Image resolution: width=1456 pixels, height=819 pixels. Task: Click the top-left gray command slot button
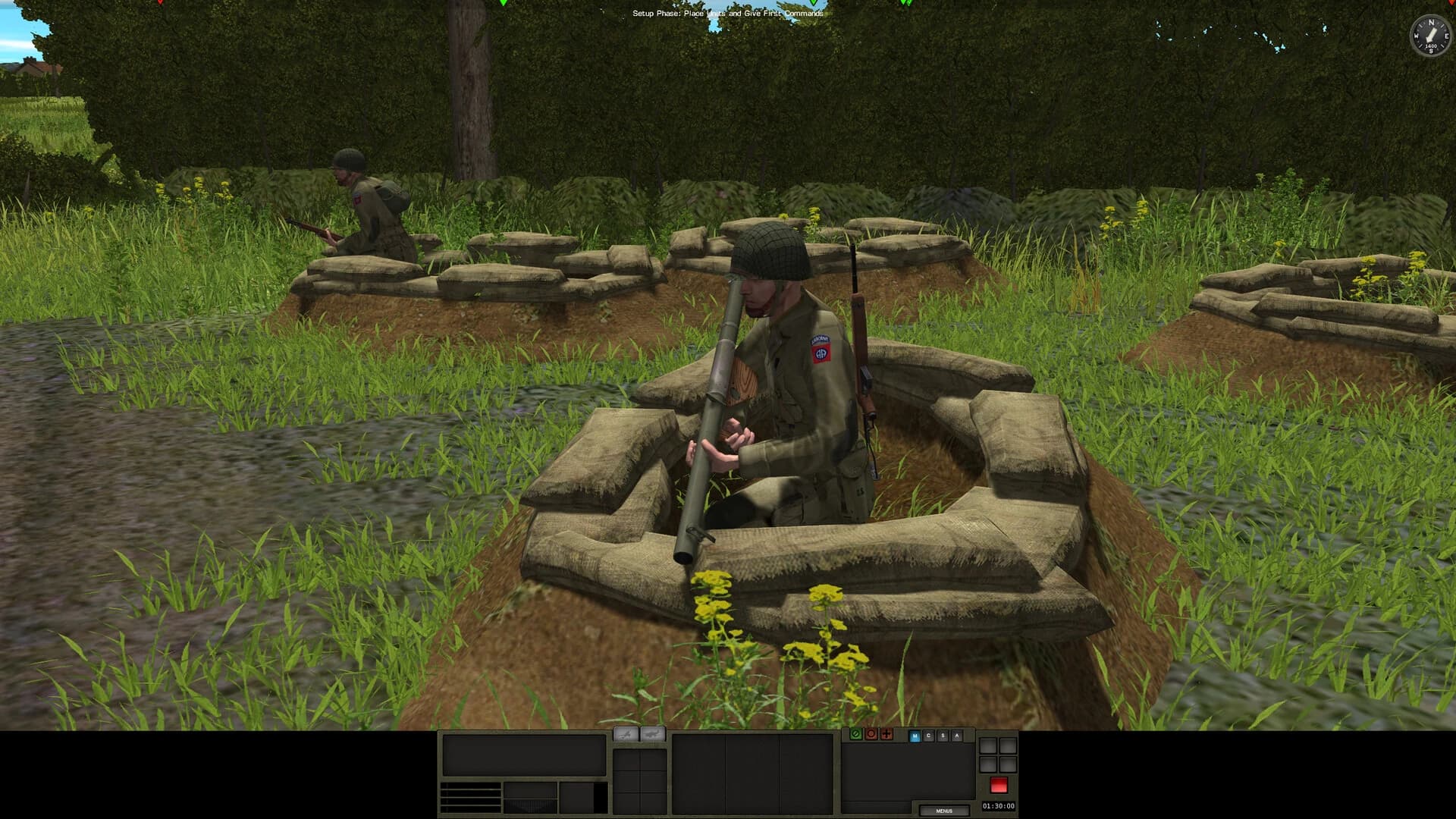[x=988, y=745]
